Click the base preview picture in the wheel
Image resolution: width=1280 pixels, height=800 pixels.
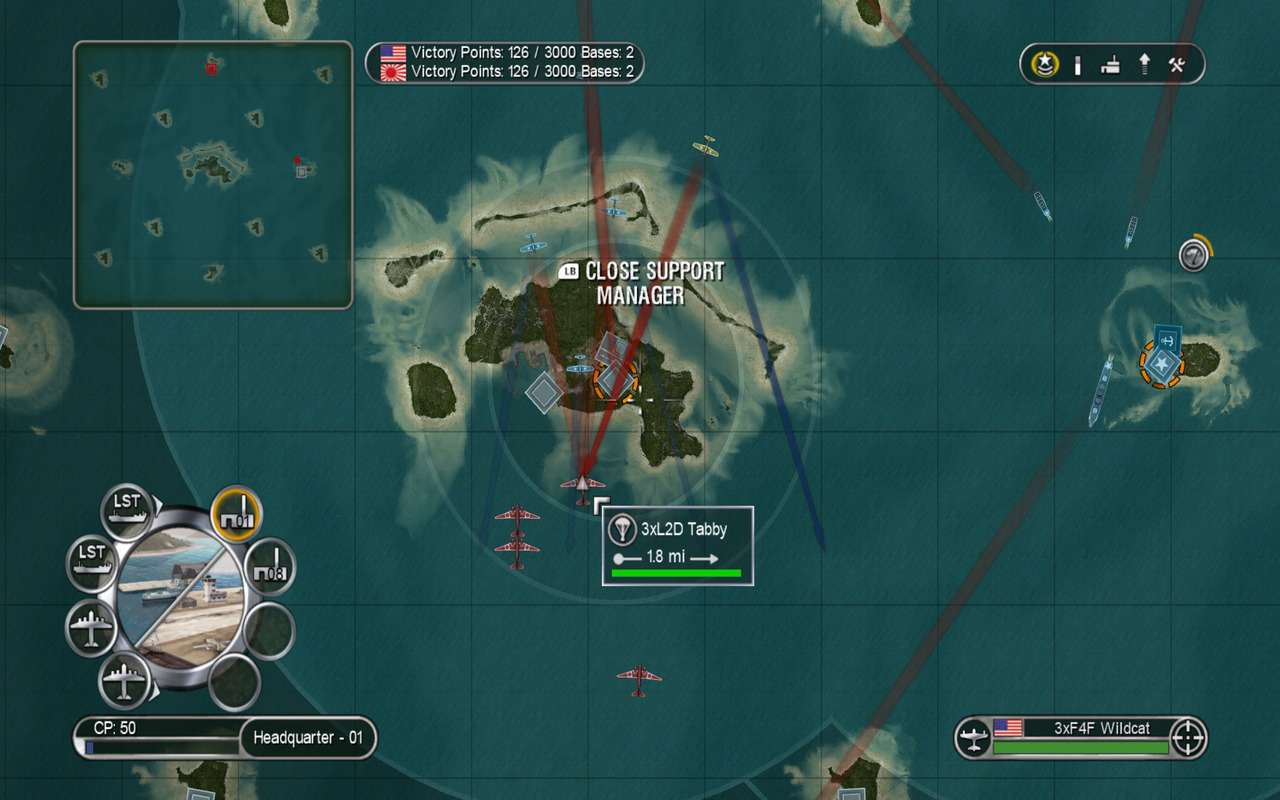tap(180, 598)
